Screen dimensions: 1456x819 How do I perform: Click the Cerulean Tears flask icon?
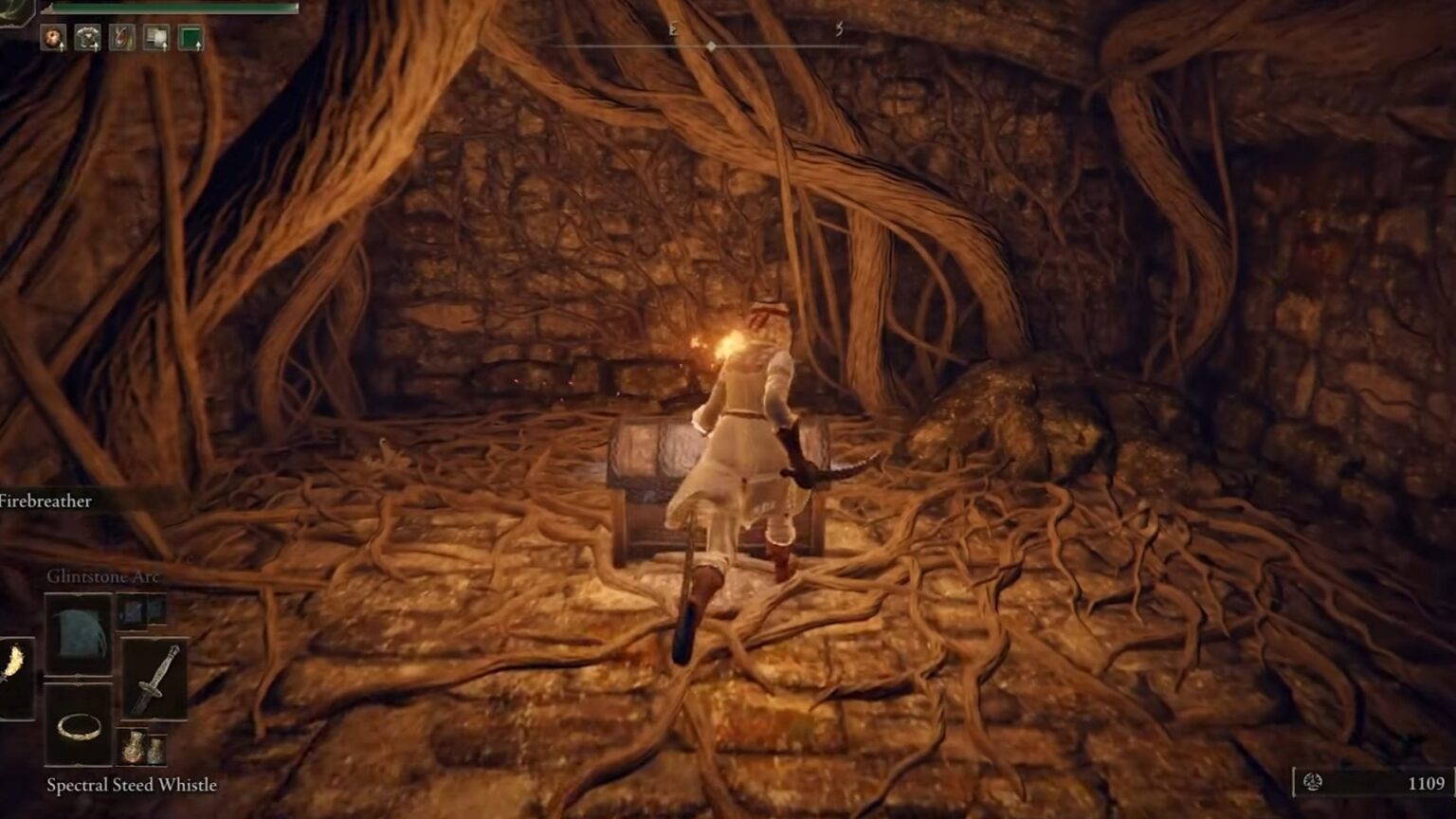click(155, 749)
